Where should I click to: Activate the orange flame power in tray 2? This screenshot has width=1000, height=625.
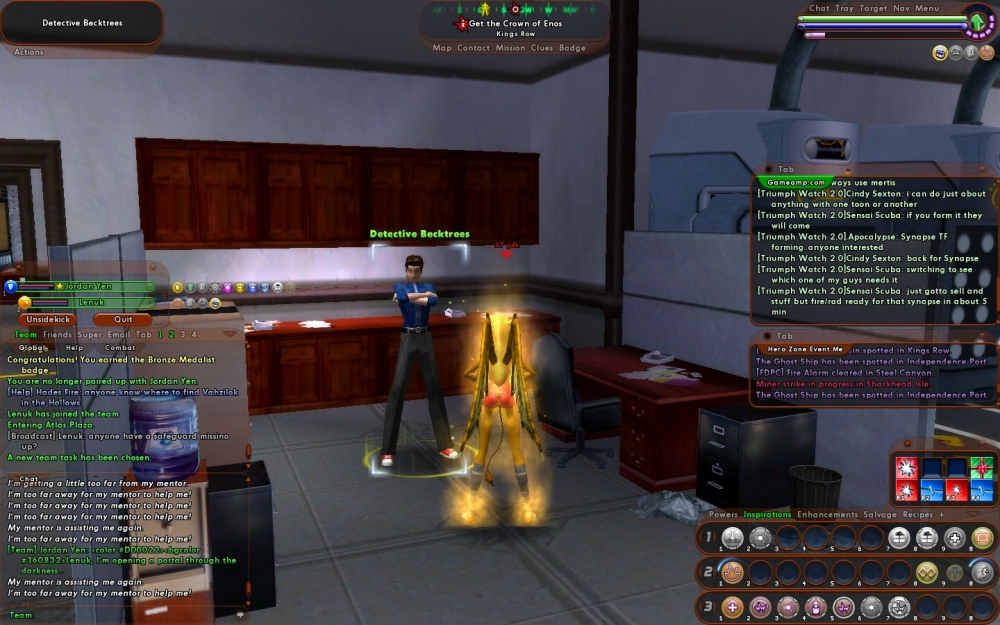732,572
